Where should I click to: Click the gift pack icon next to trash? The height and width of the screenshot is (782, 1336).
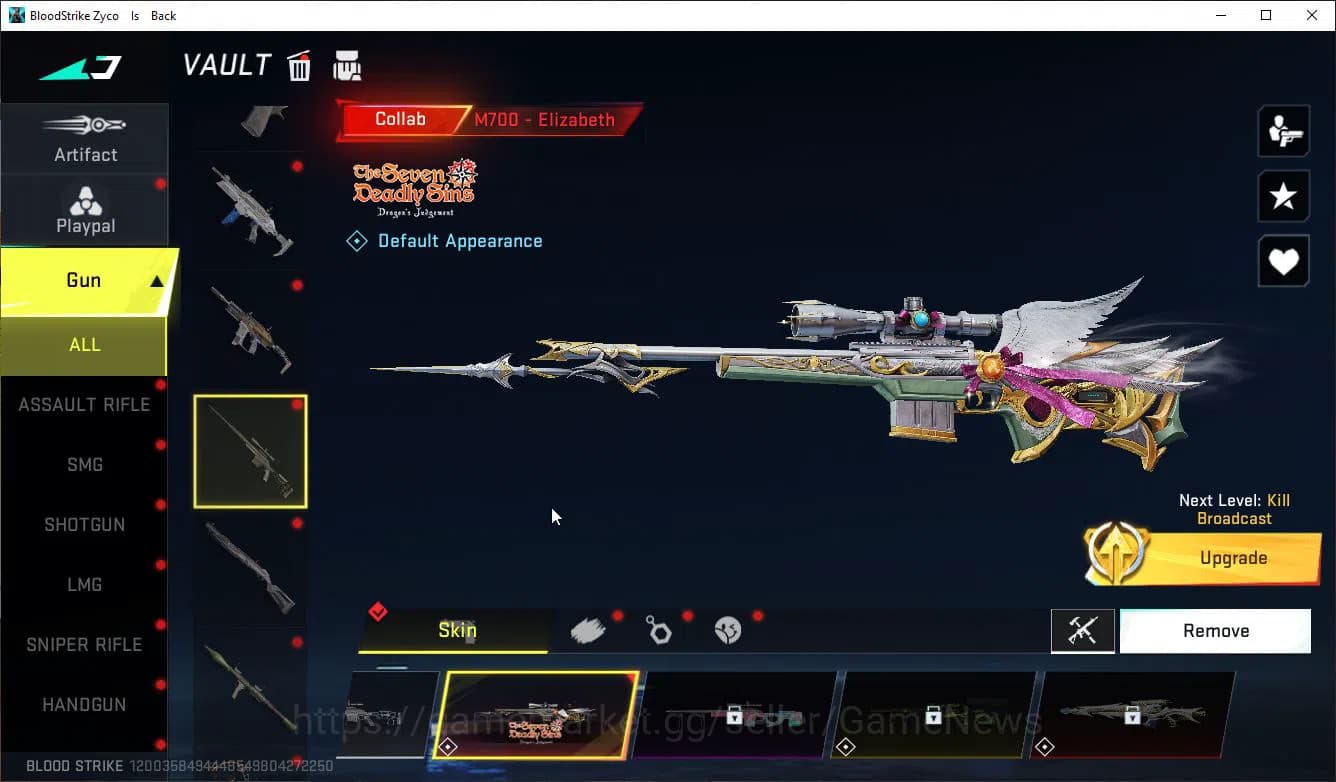pos(347,65)
